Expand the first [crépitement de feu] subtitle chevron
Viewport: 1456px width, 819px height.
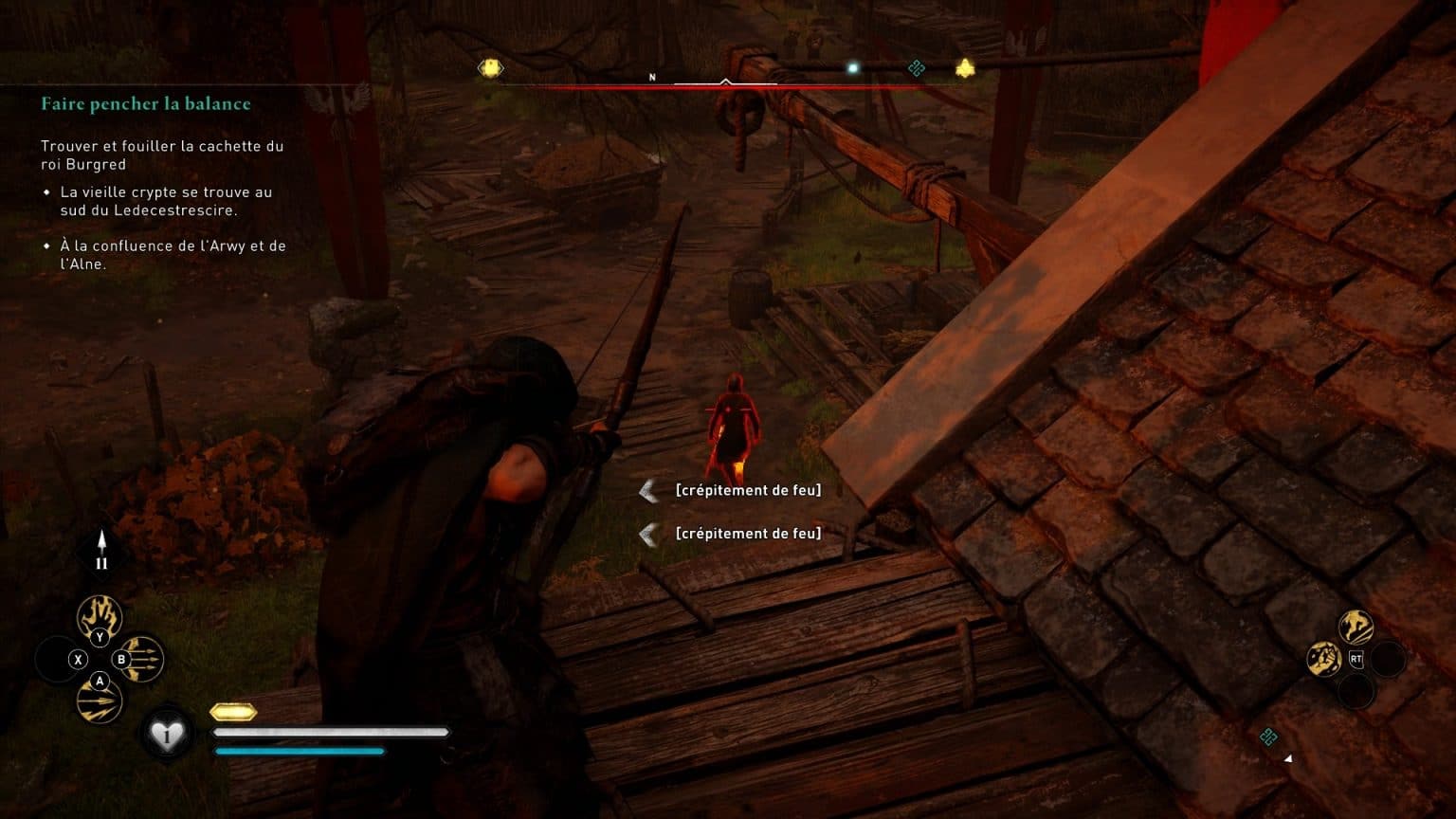(648, 490)
